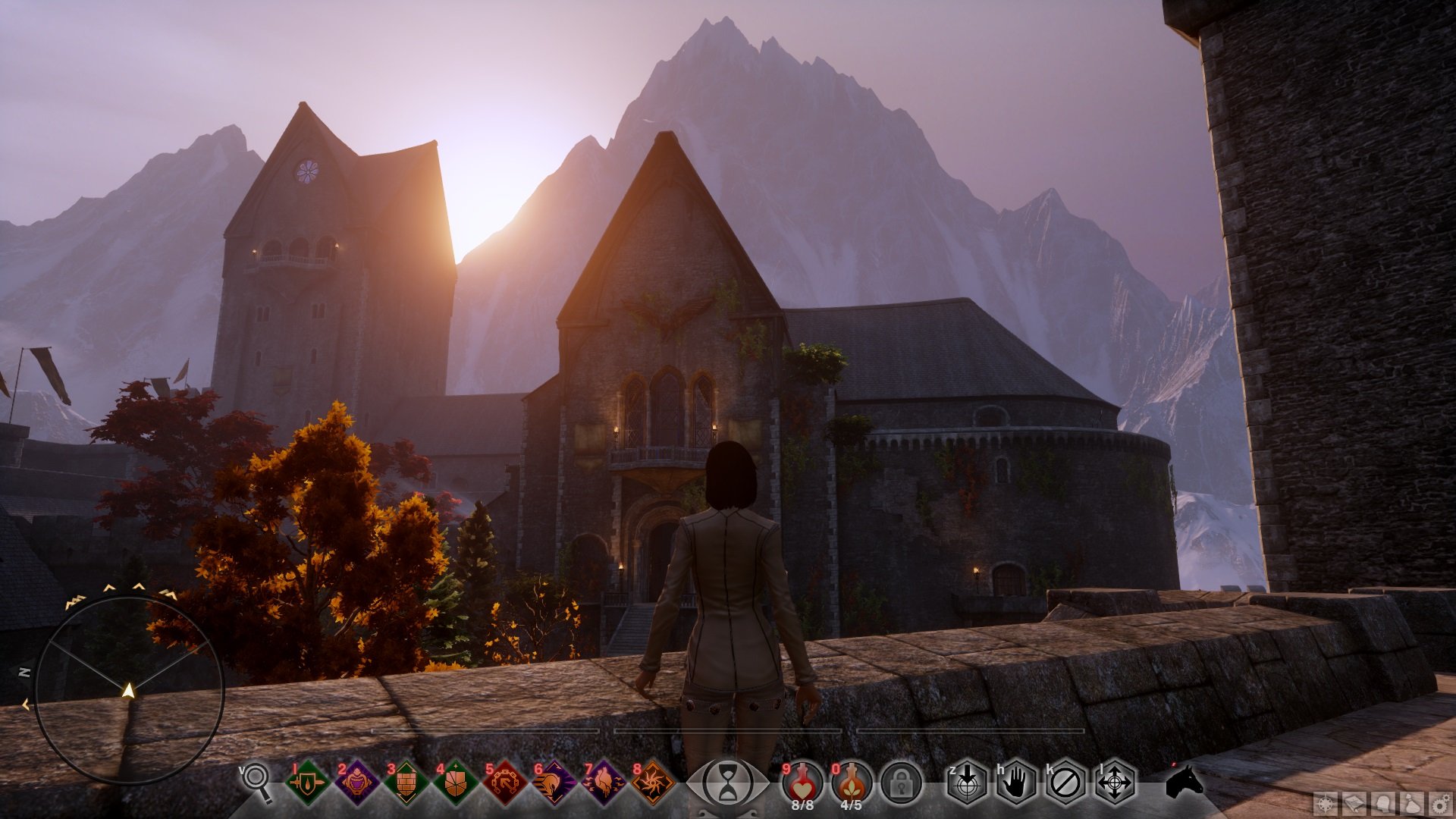The image size is (1456, 819).
Task: Activate the chain-and-arrow ability in slot 5
Action: click(x=505, y=783)
